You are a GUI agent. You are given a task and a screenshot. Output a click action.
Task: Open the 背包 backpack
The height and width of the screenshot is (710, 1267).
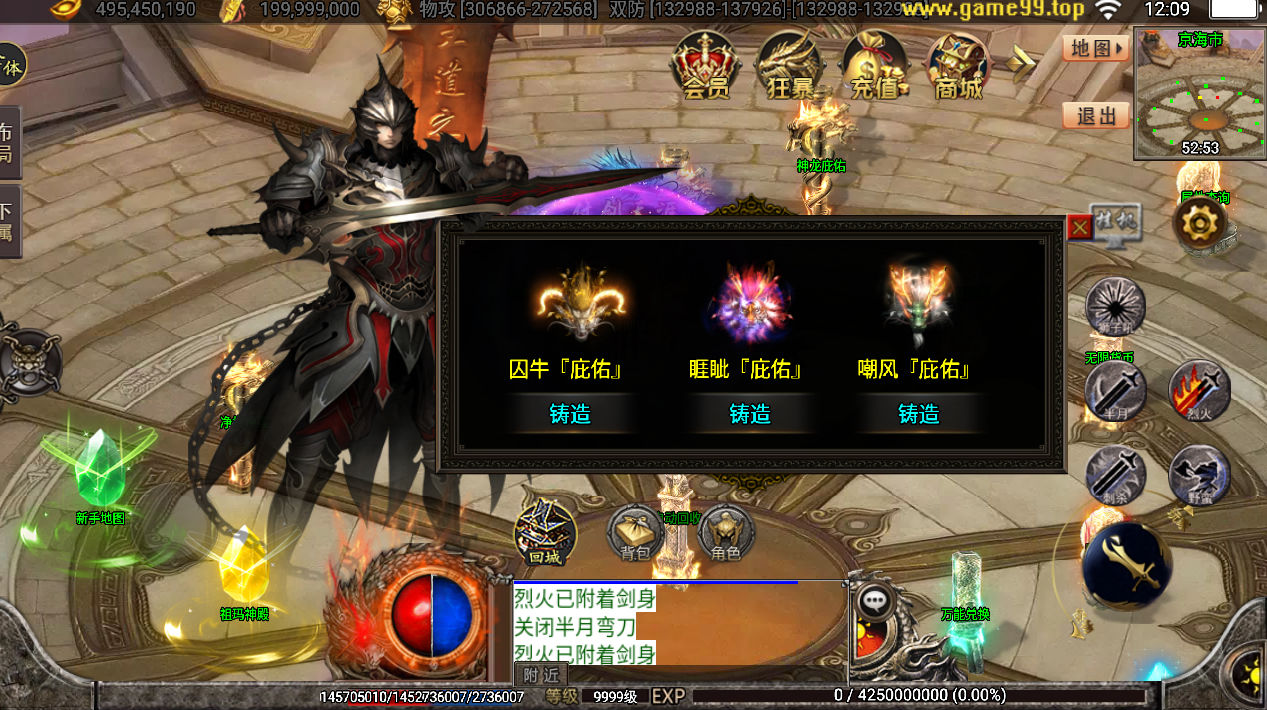pyautogui.click(x=635, y=534)
